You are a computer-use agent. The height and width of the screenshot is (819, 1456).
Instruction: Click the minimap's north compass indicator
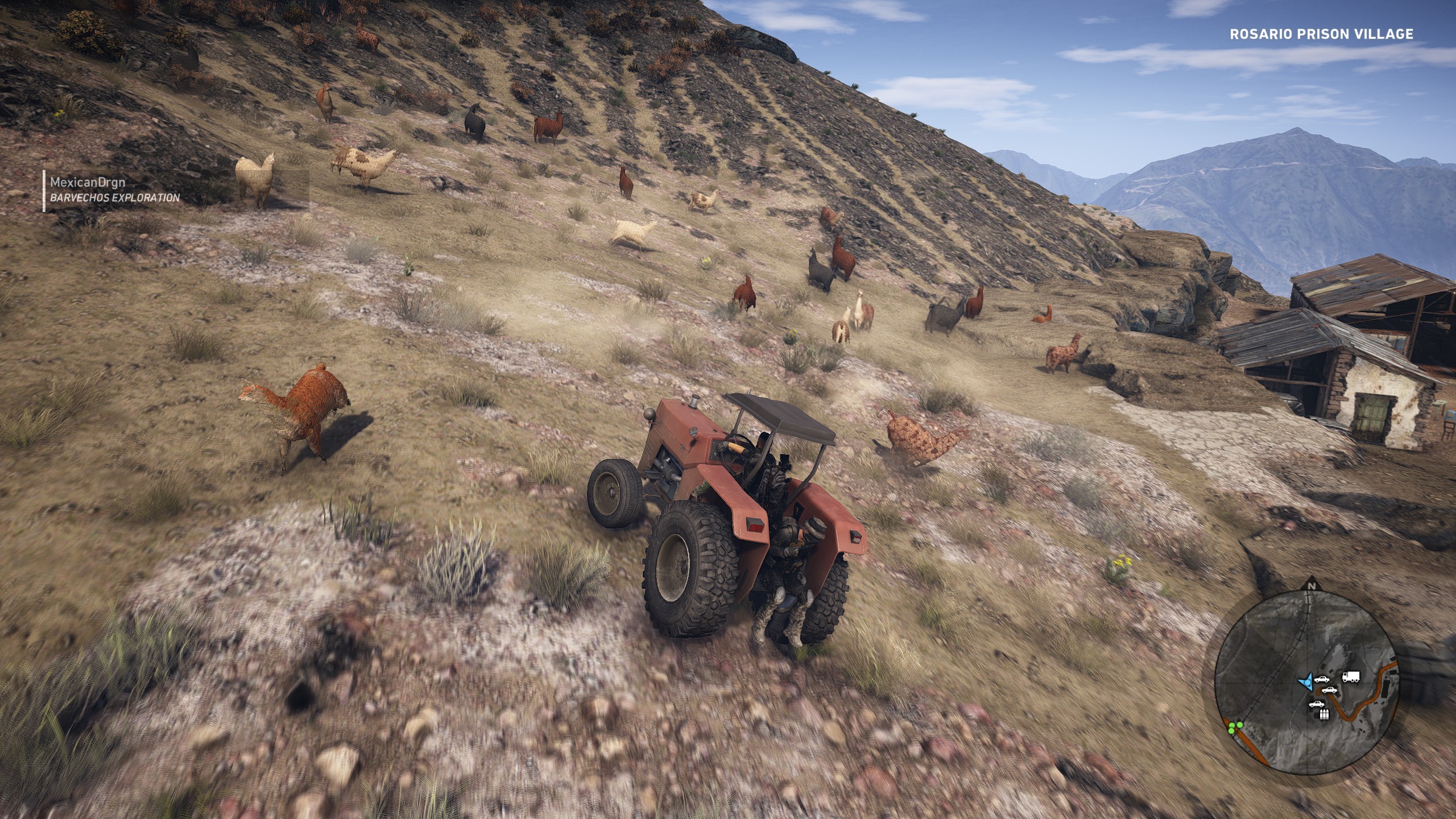[x=1312, y=586]
